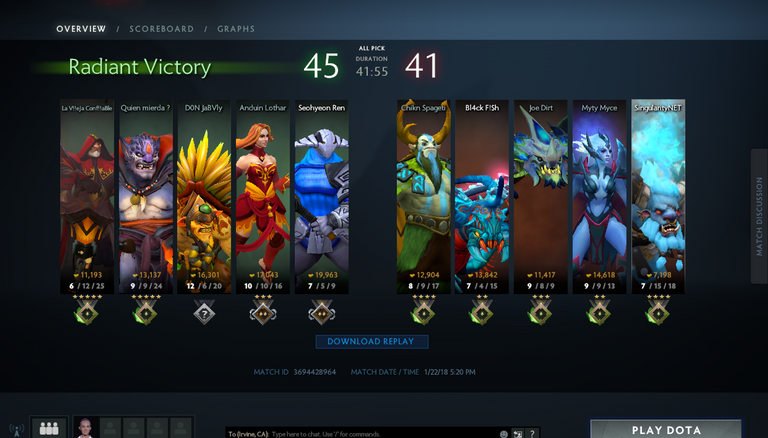Viewport: 768px width, 438px height.
Task: Open SingularityNET's Spirit Breaker card
Action: 657,190
